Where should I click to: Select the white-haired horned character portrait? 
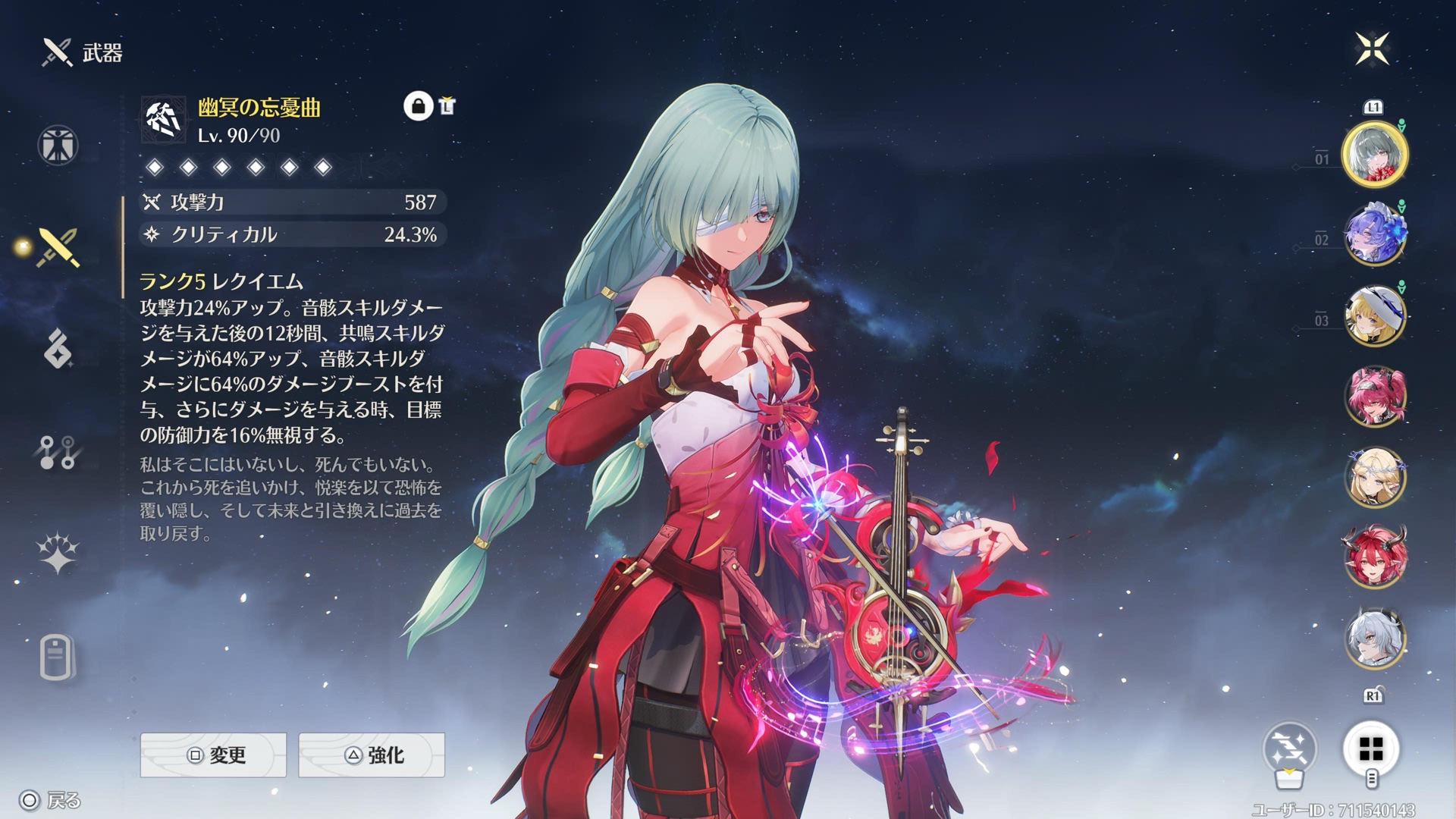[1374, 639]
